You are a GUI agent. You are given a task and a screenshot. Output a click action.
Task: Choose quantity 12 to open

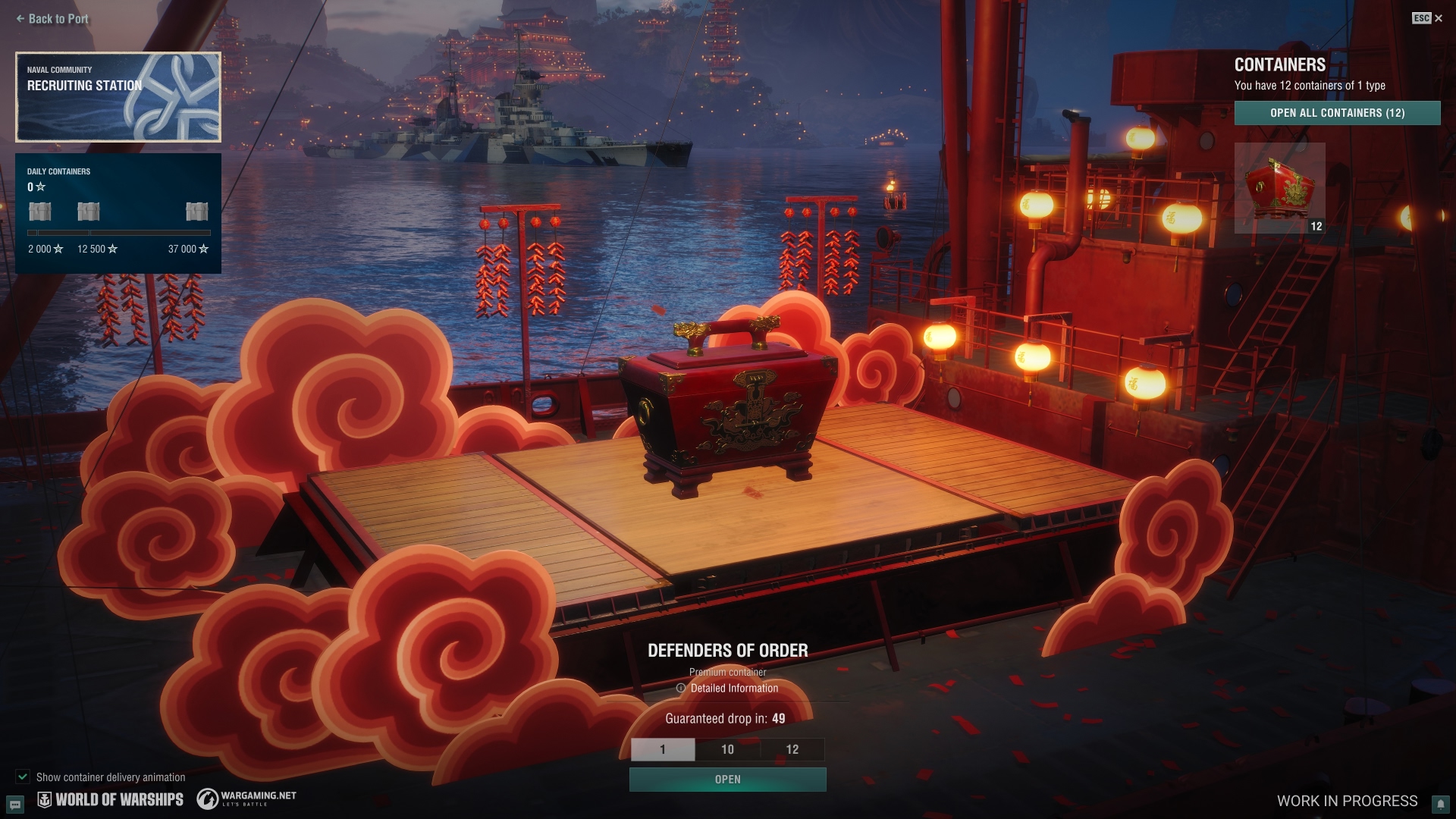pyautogui.click(x=792, y=749)
